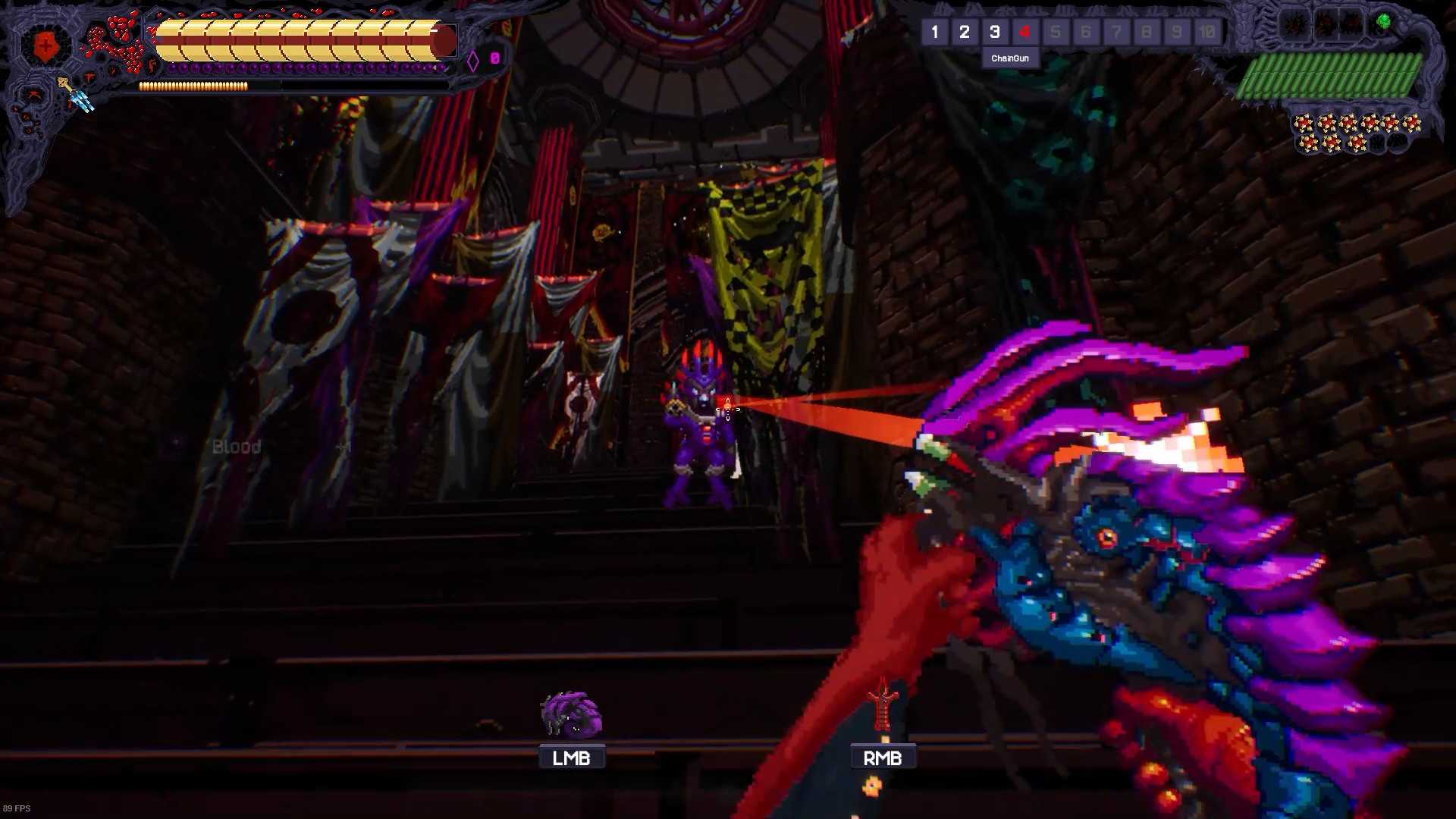Select the red shield health icon

coord(45,44)
